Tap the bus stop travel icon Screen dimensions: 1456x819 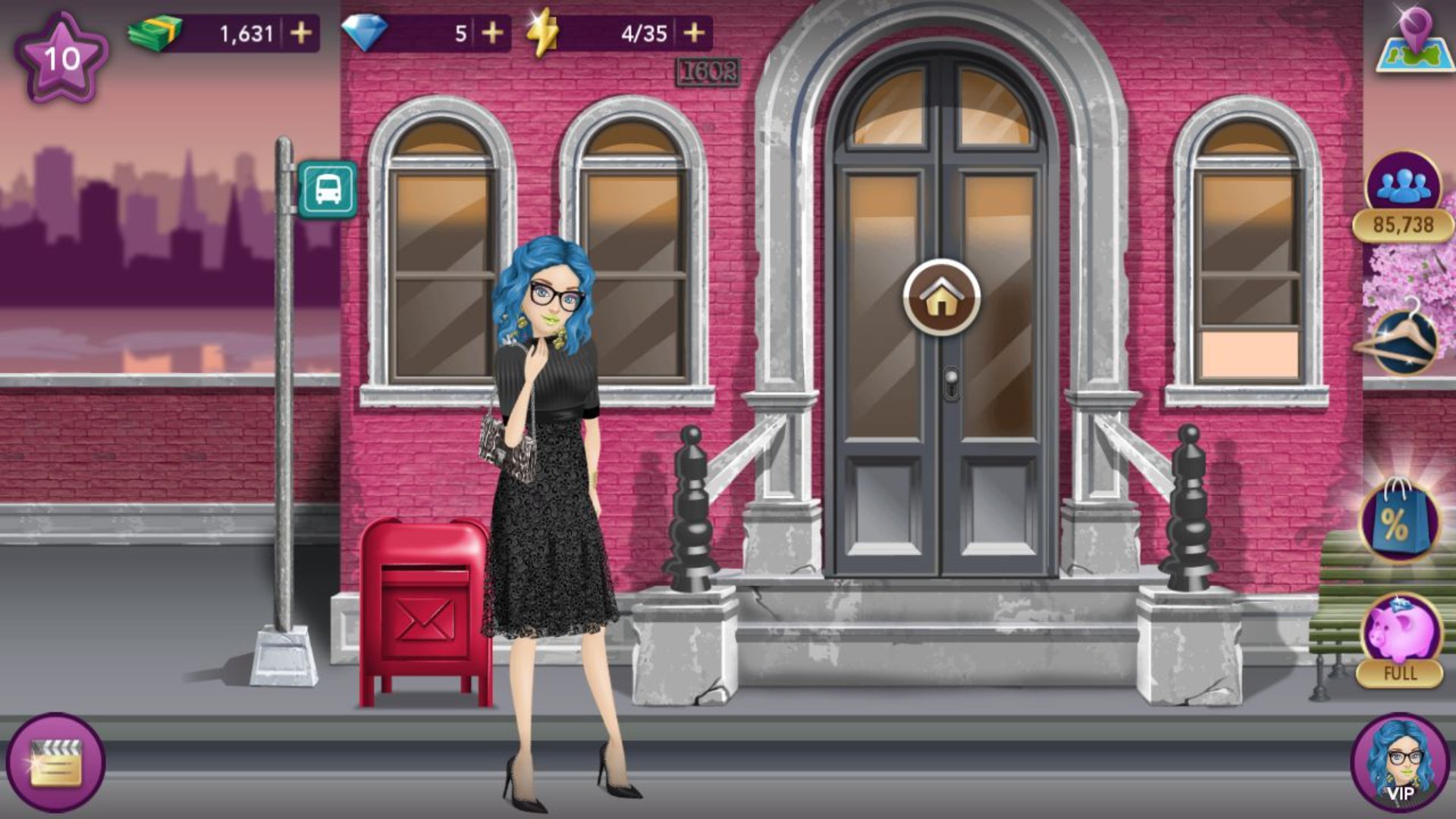coord(327,189)
